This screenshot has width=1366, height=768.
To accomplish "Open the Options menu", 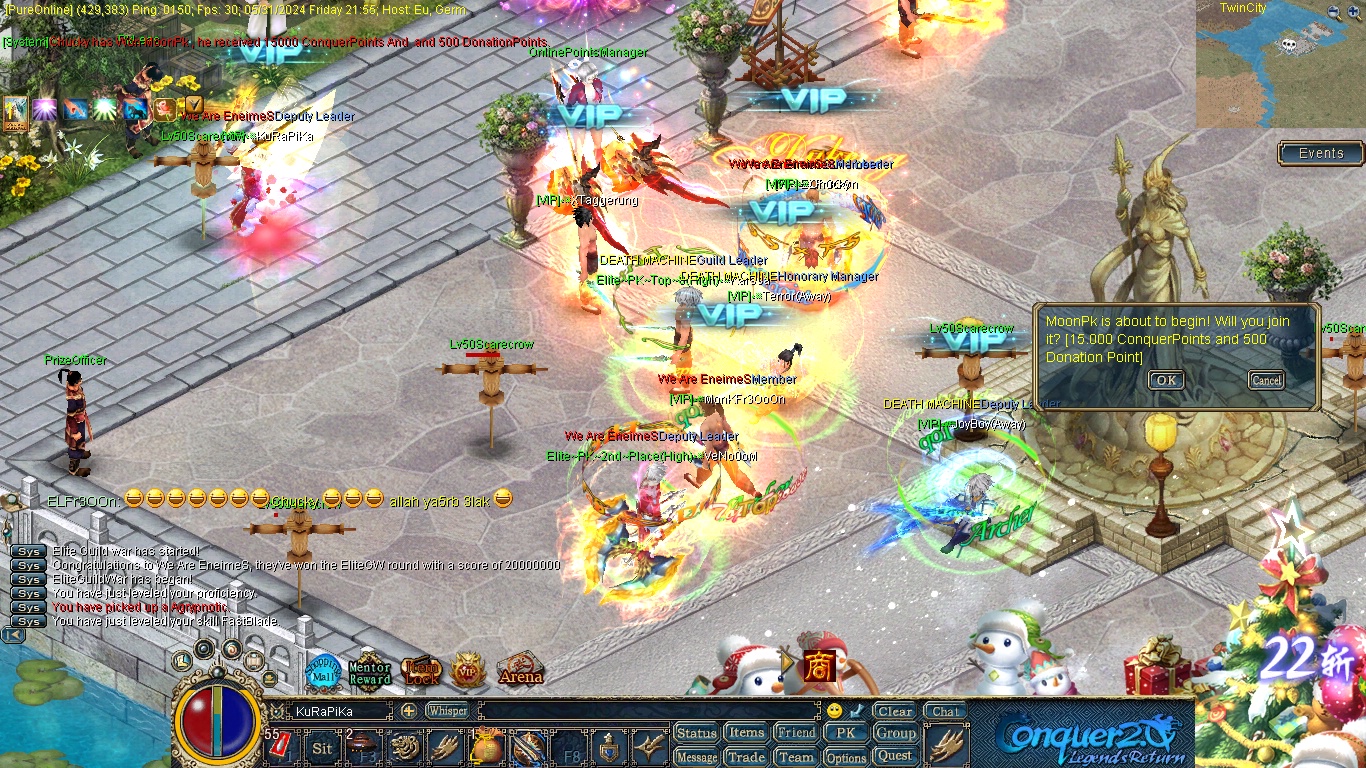I will tap(846, 757).
